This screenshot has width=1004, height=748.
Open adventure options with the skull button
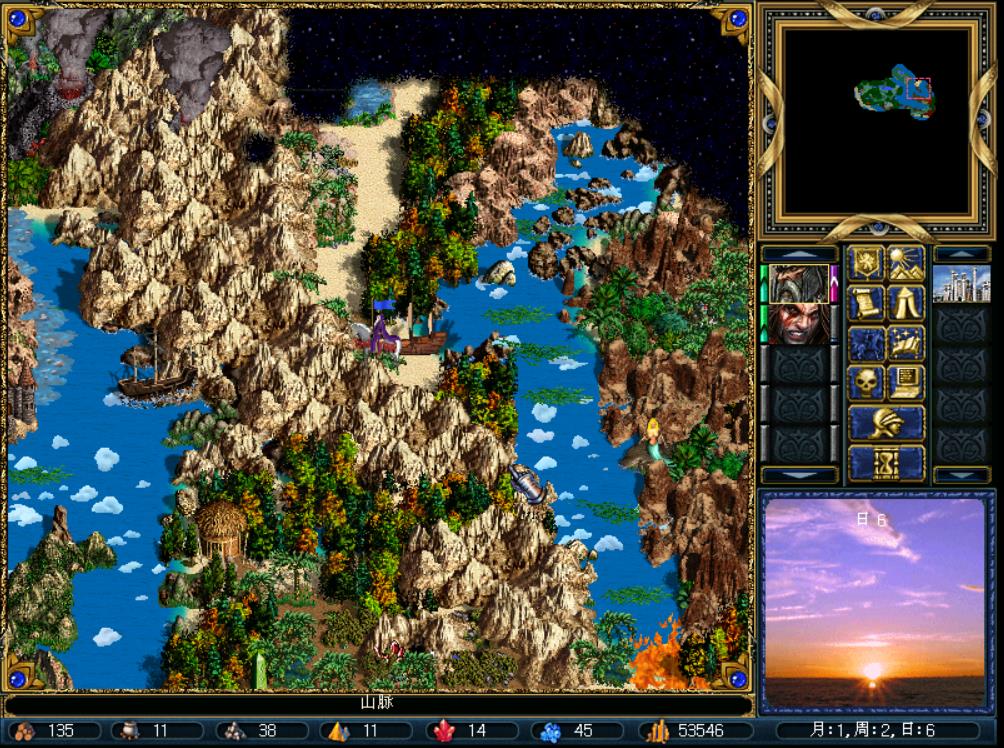[866, 382]
